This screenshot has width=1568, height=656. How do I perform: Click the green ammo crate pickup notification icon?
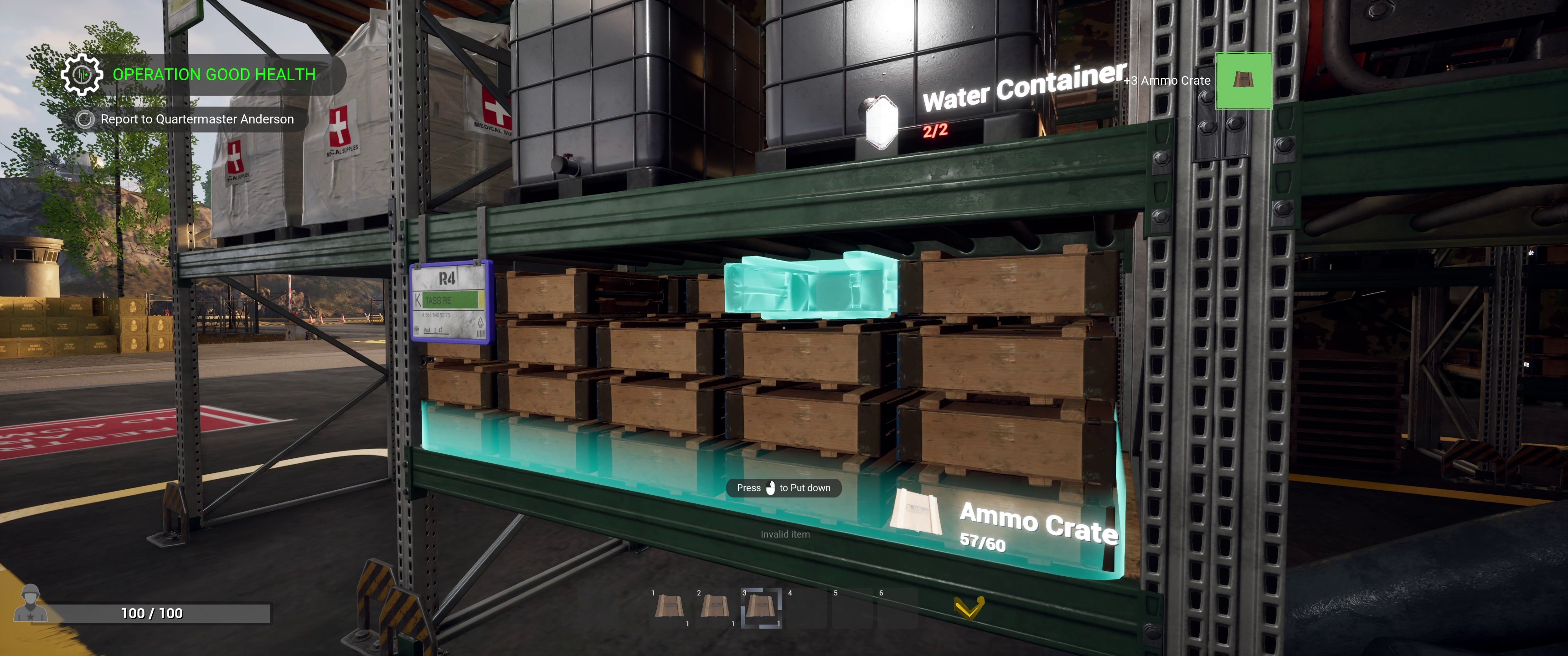[1243, 81]
